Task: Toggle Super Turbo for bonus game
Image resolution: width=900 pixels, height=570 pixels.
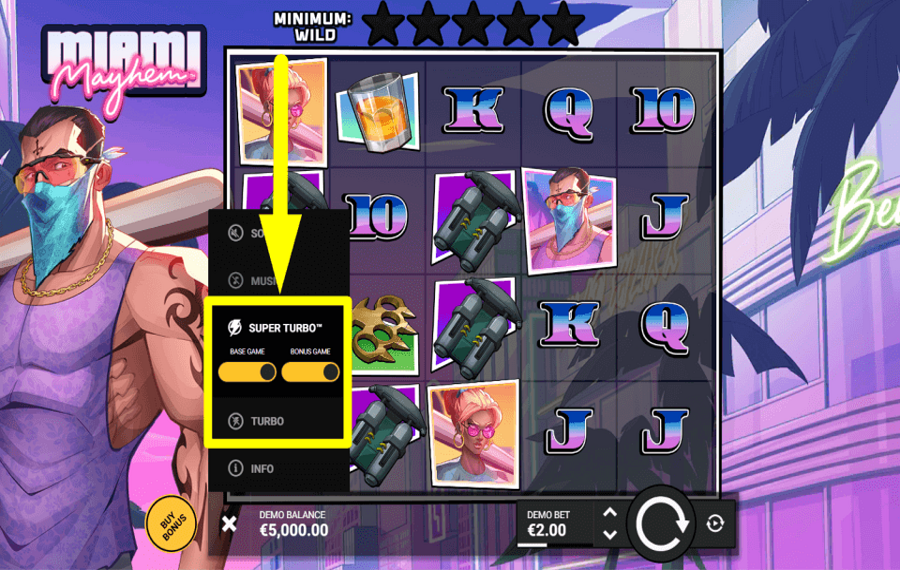Action: (x=310, y=372)
